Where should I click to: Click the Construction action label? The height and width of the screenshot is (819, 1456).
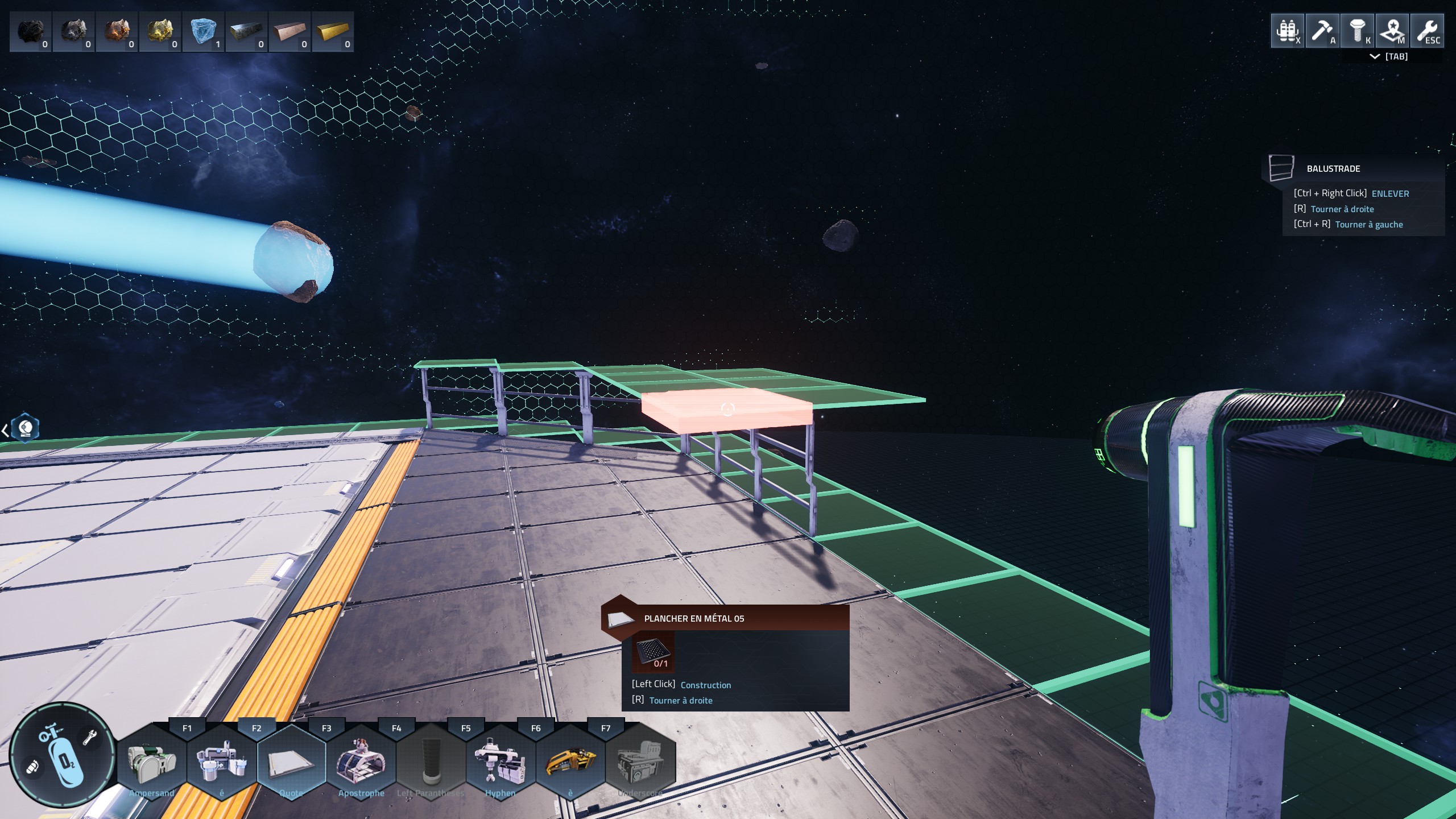coord(706,685)
